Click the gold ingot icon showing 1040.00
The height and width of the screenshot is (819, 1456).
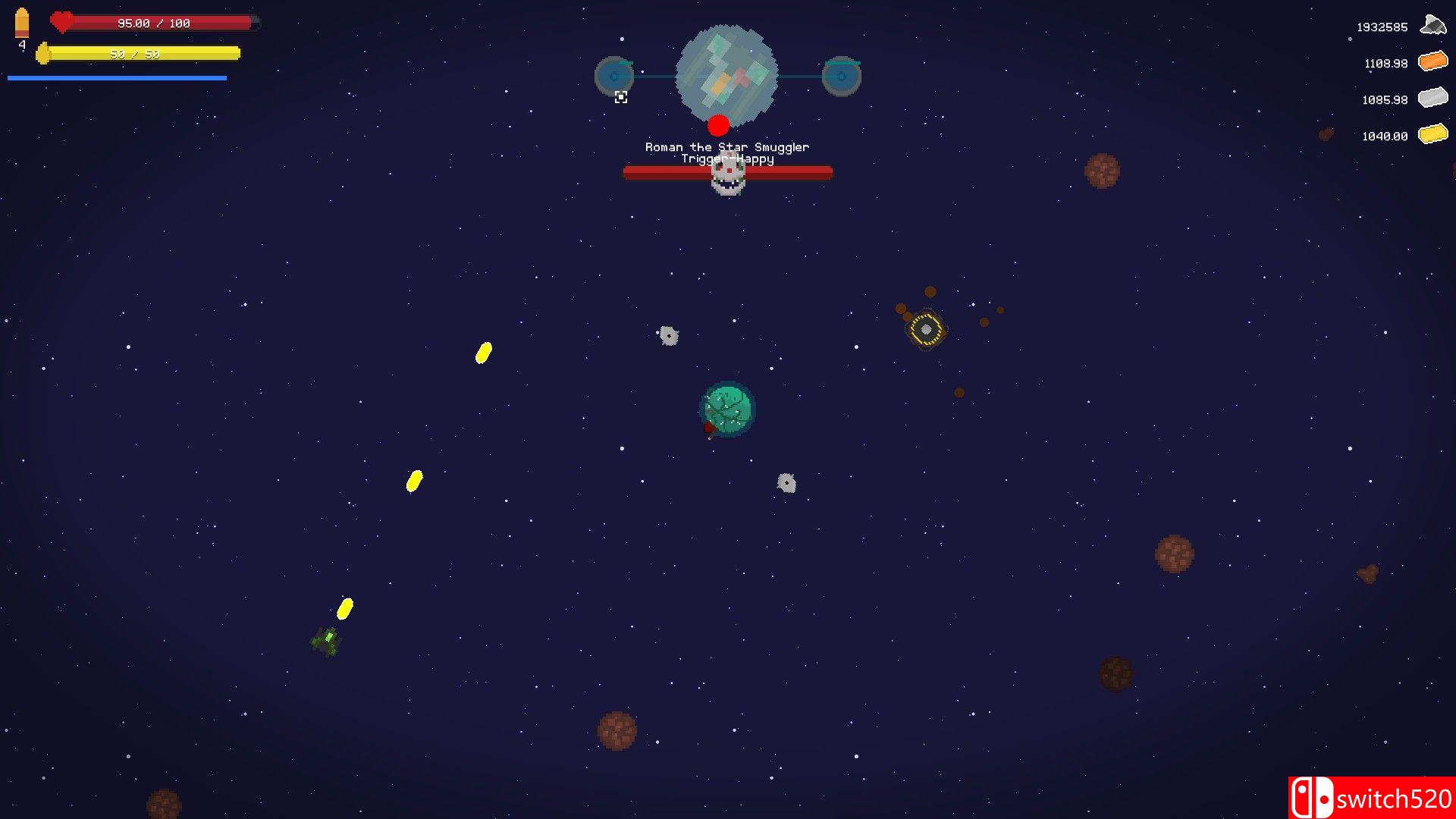pos(1432,134)
